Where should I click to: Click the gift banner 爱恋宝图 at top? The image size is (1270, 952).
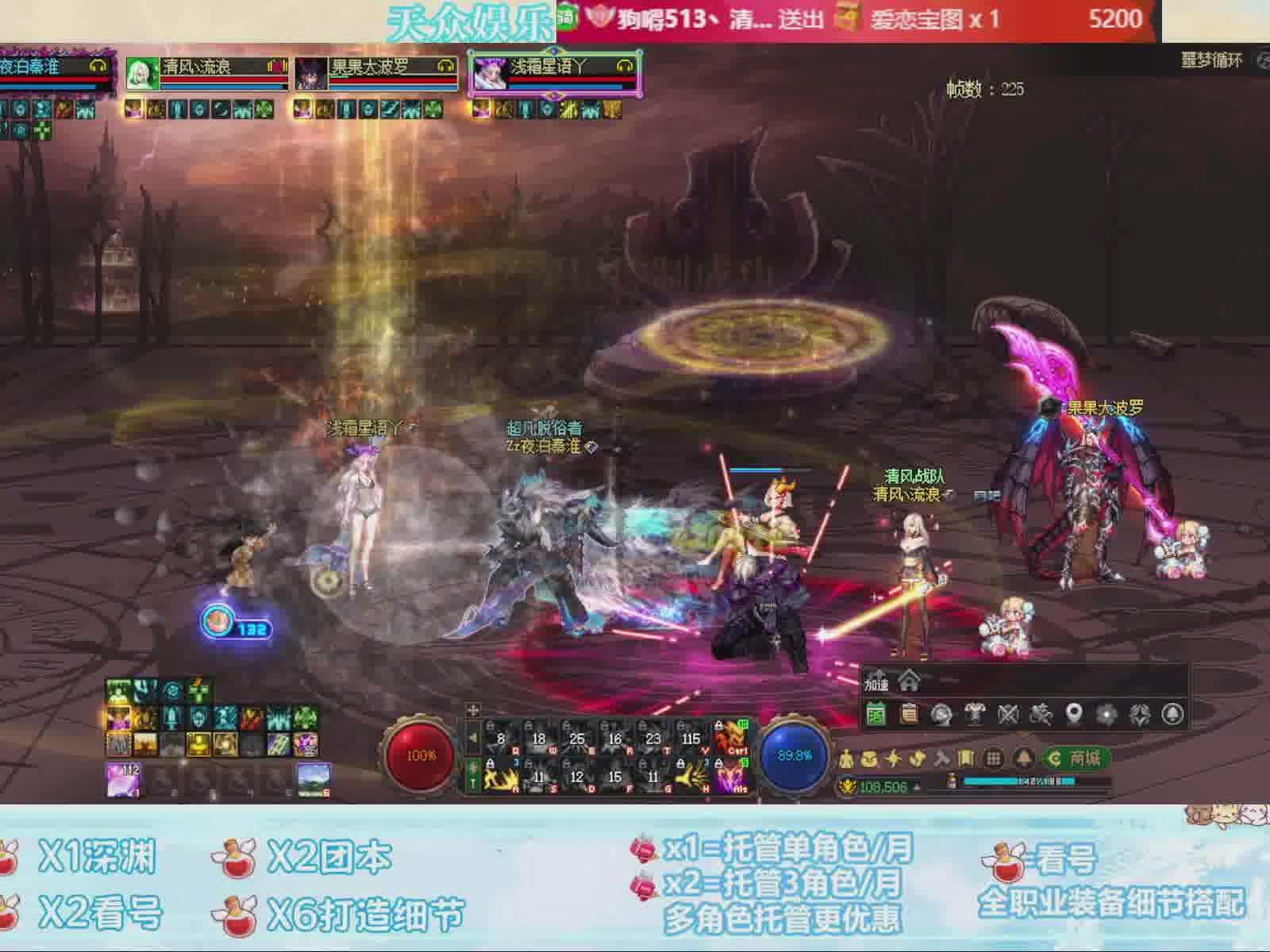[913, 19]
